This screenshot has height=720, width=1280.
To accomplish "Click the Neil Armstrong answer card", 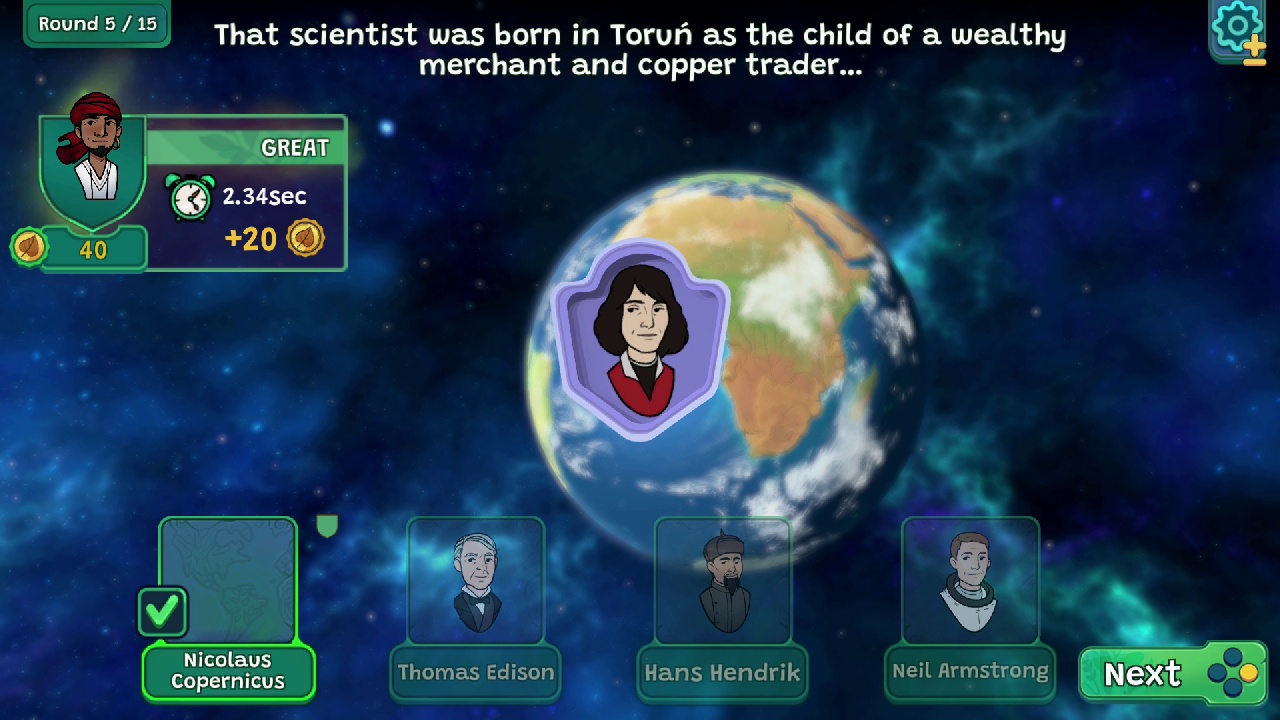I will tap(970, 580).
